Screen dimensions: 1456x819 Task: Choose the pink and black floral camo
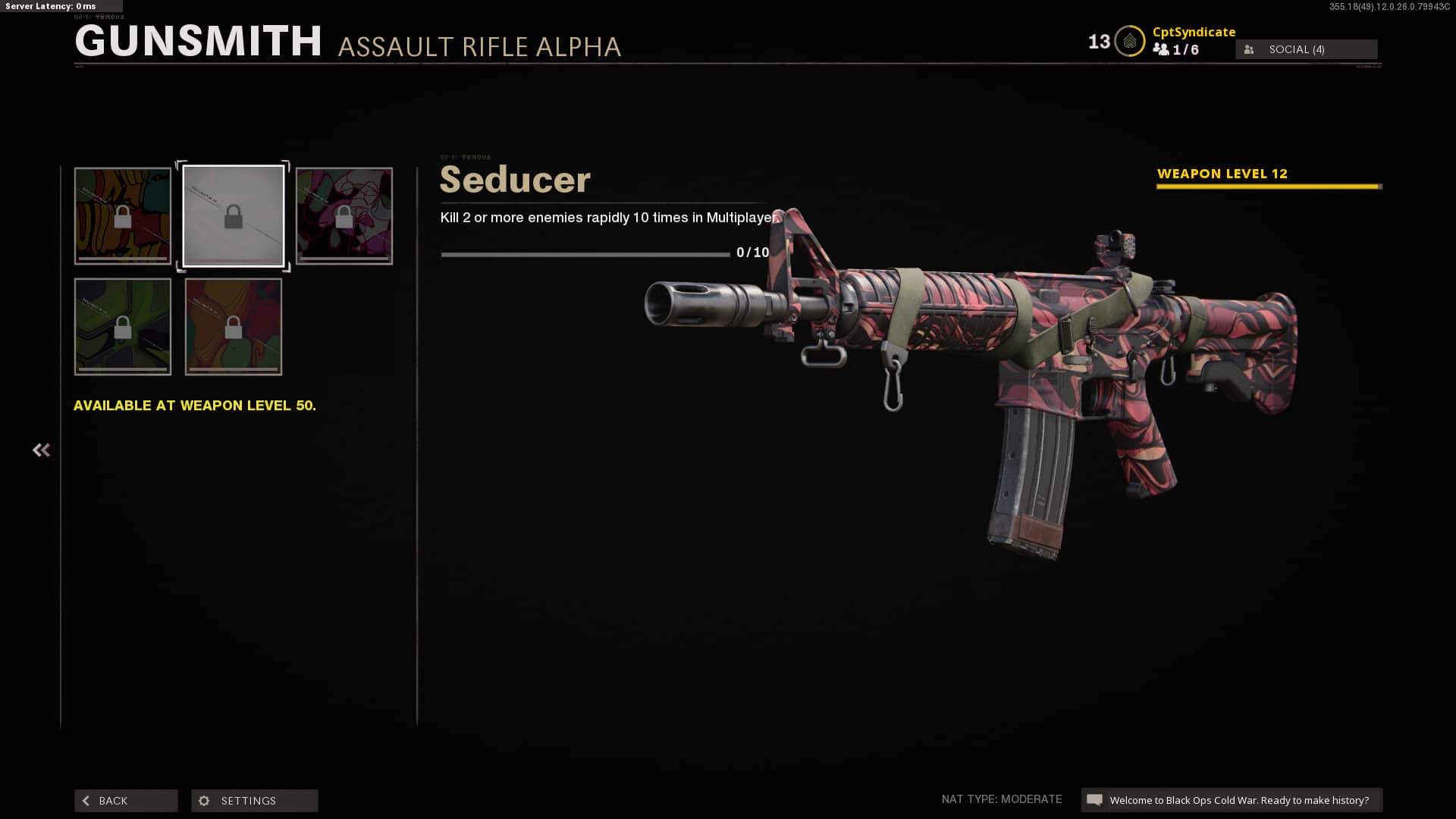(344, 216)
